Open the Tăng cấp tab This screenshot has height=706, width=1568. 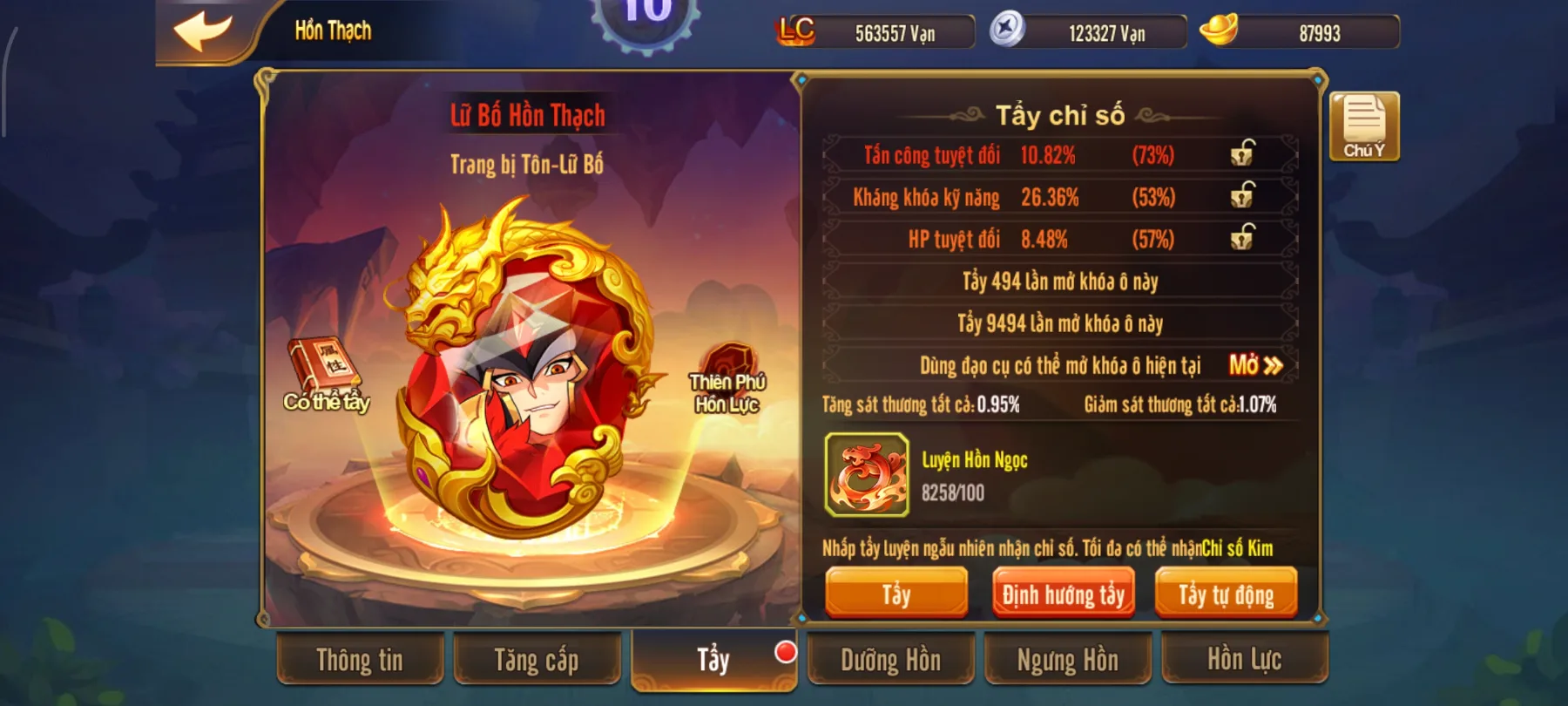[537, 661]
